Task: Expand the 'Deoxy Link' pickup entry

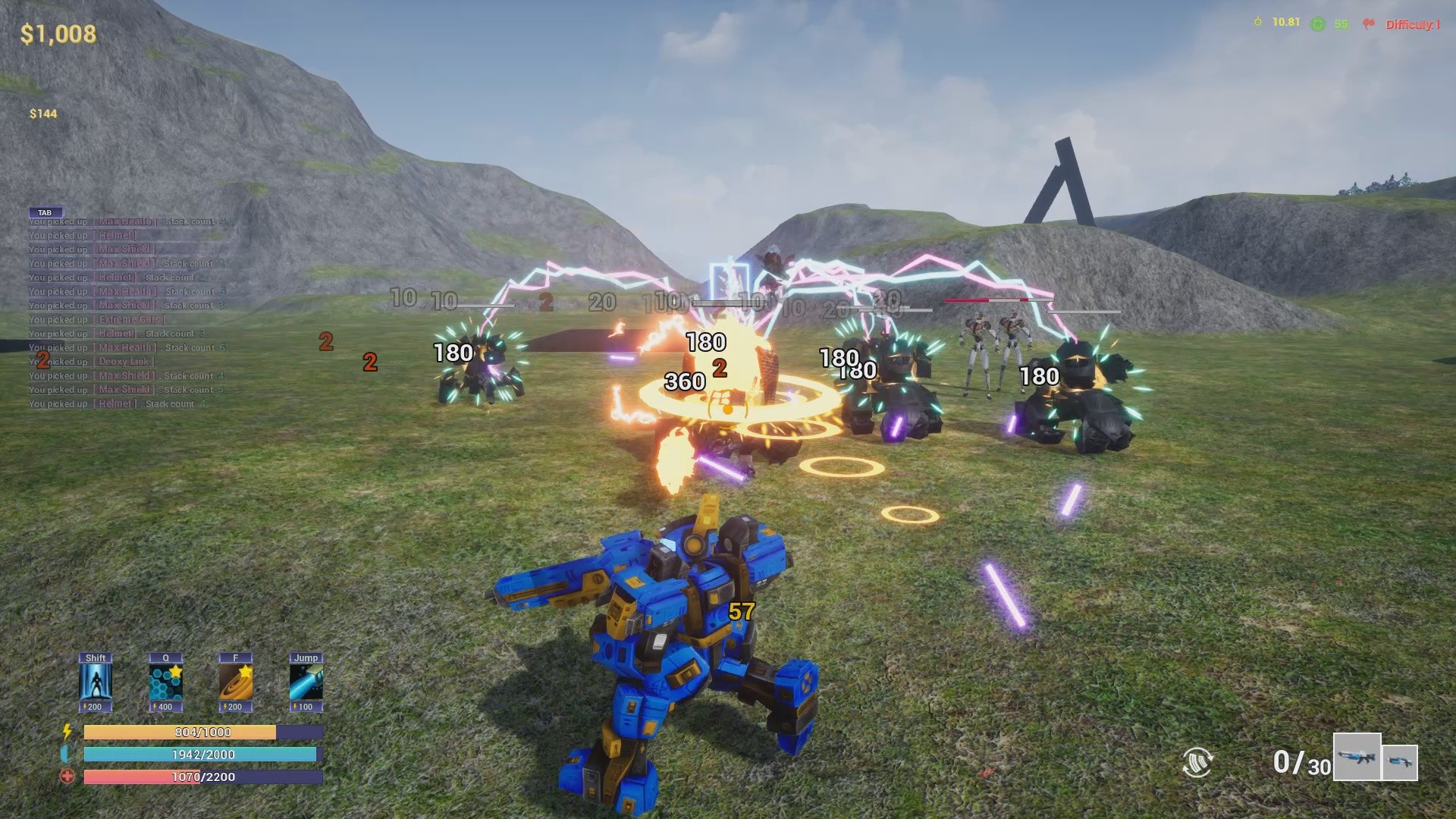Action: tap(125, 362)
